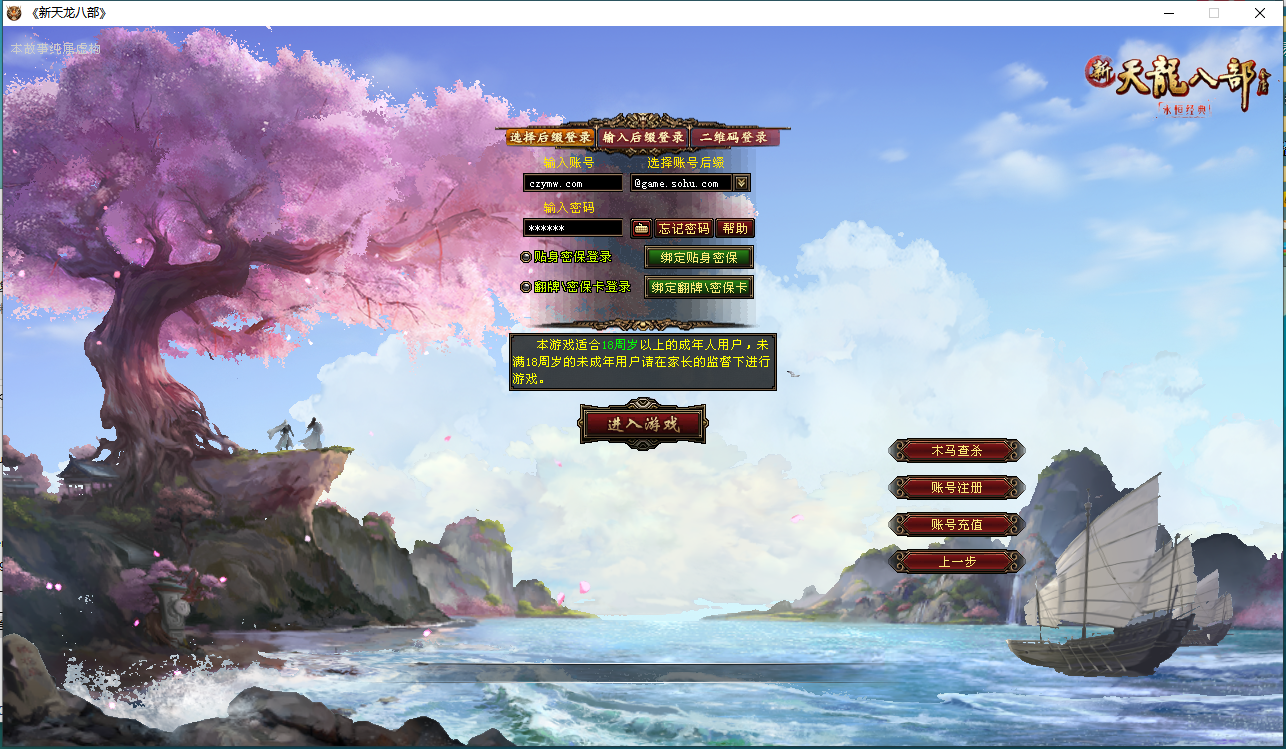
Task: Open the on-screen keyboard beside the password field
Action: [640, 228]
